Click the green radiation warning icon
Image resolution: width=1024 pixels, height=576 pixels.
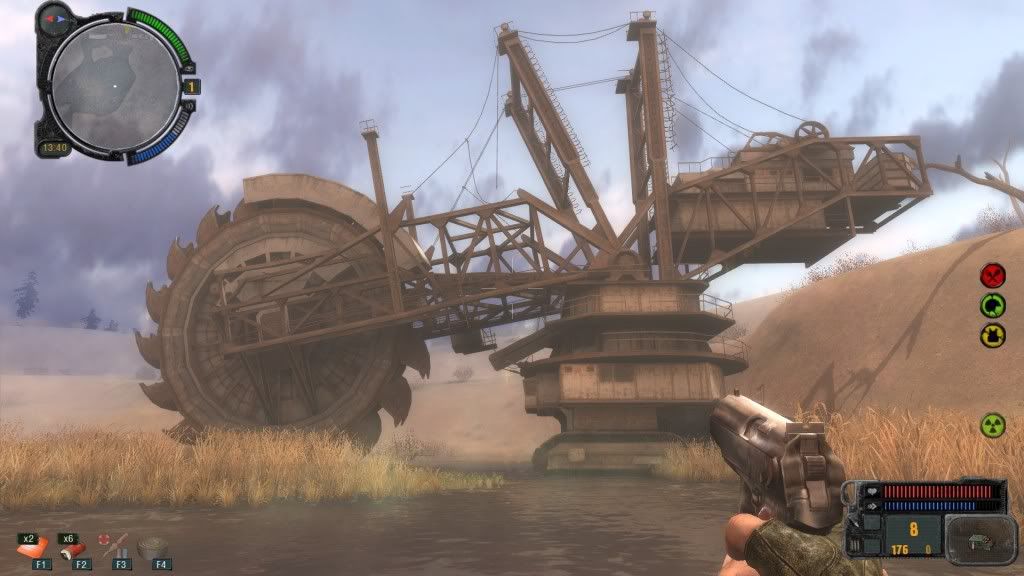[x=993, y=424]
